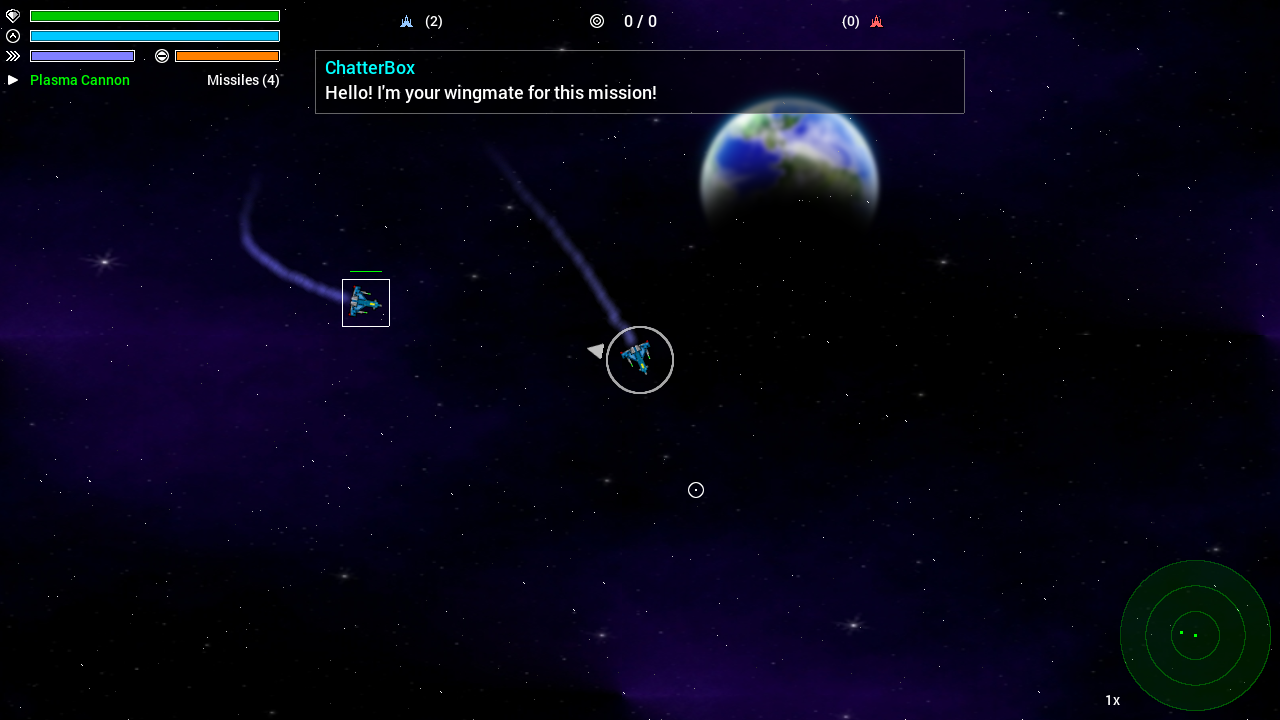Select the Plasma Cannon weapon
This screenshot has width=1280, height=720.
[x=80, y=80]
